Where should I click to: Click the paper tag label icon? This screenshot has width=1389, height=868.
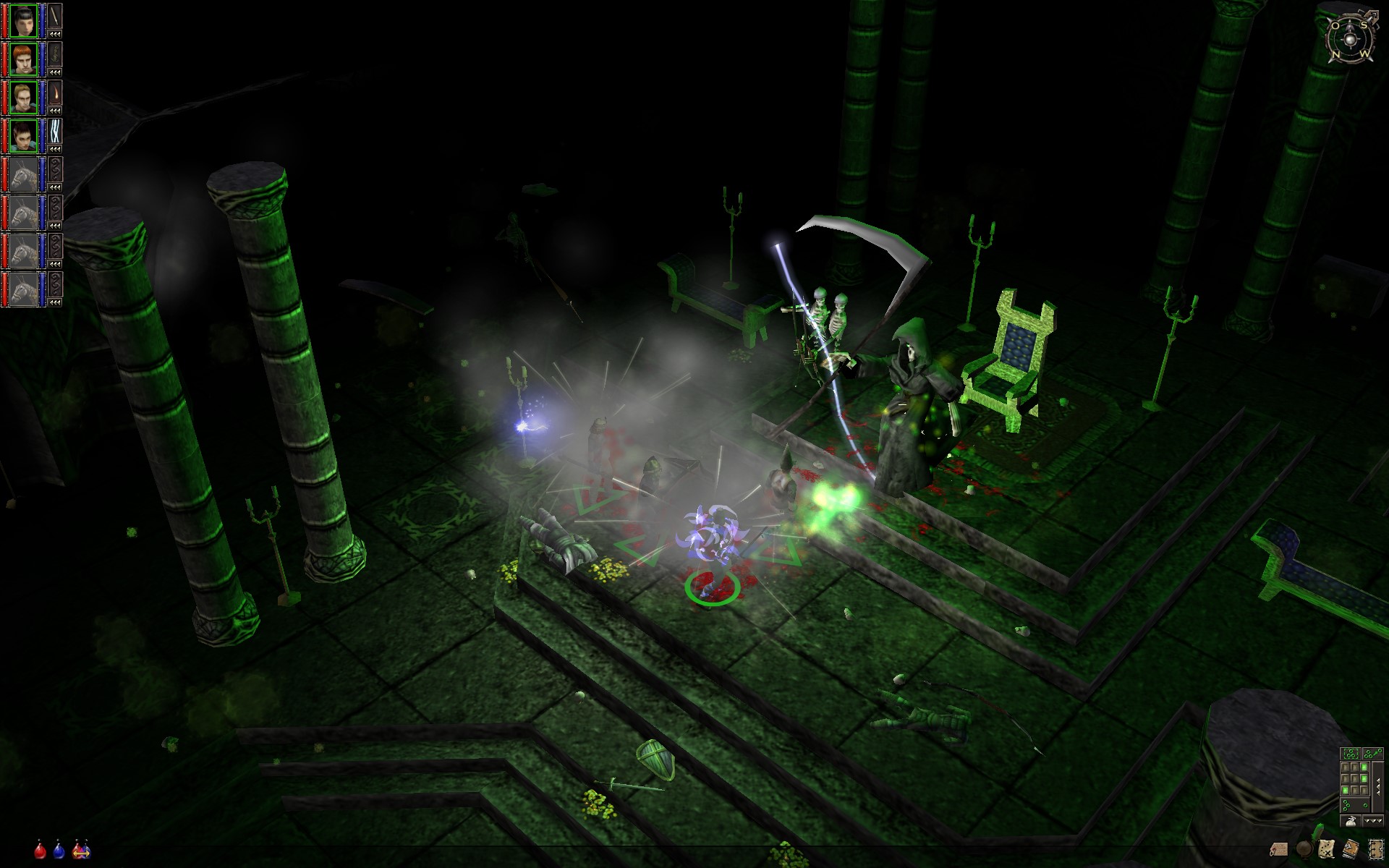point(1279,848)
